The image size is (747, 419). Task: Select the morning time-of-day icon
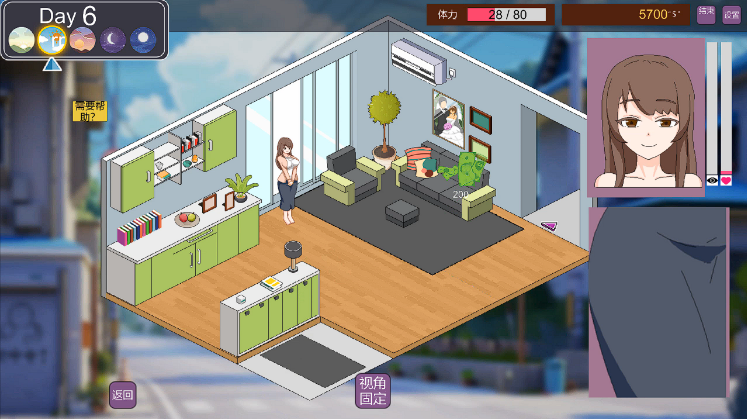(x=21, y=40)
